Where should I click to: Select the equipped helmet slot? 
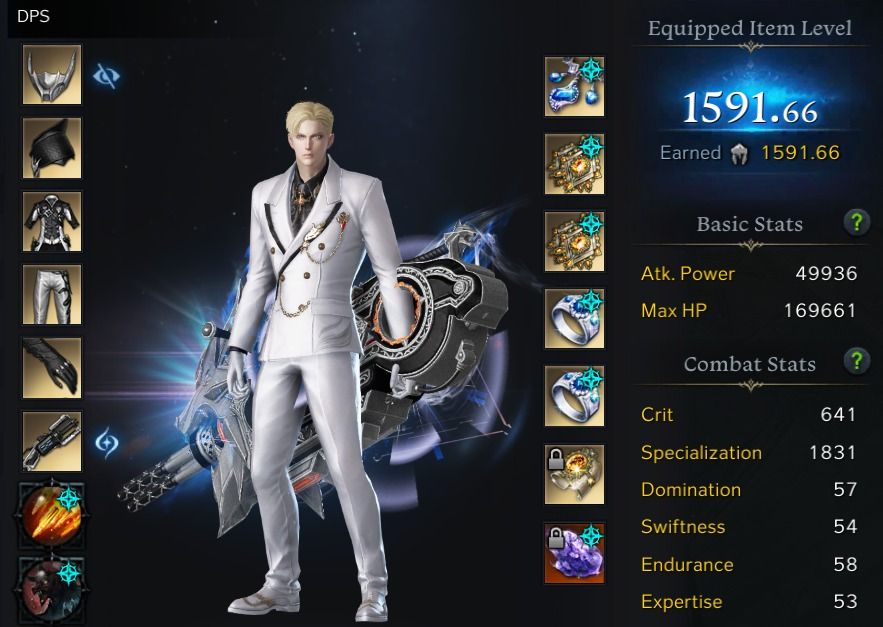[52, 75]
